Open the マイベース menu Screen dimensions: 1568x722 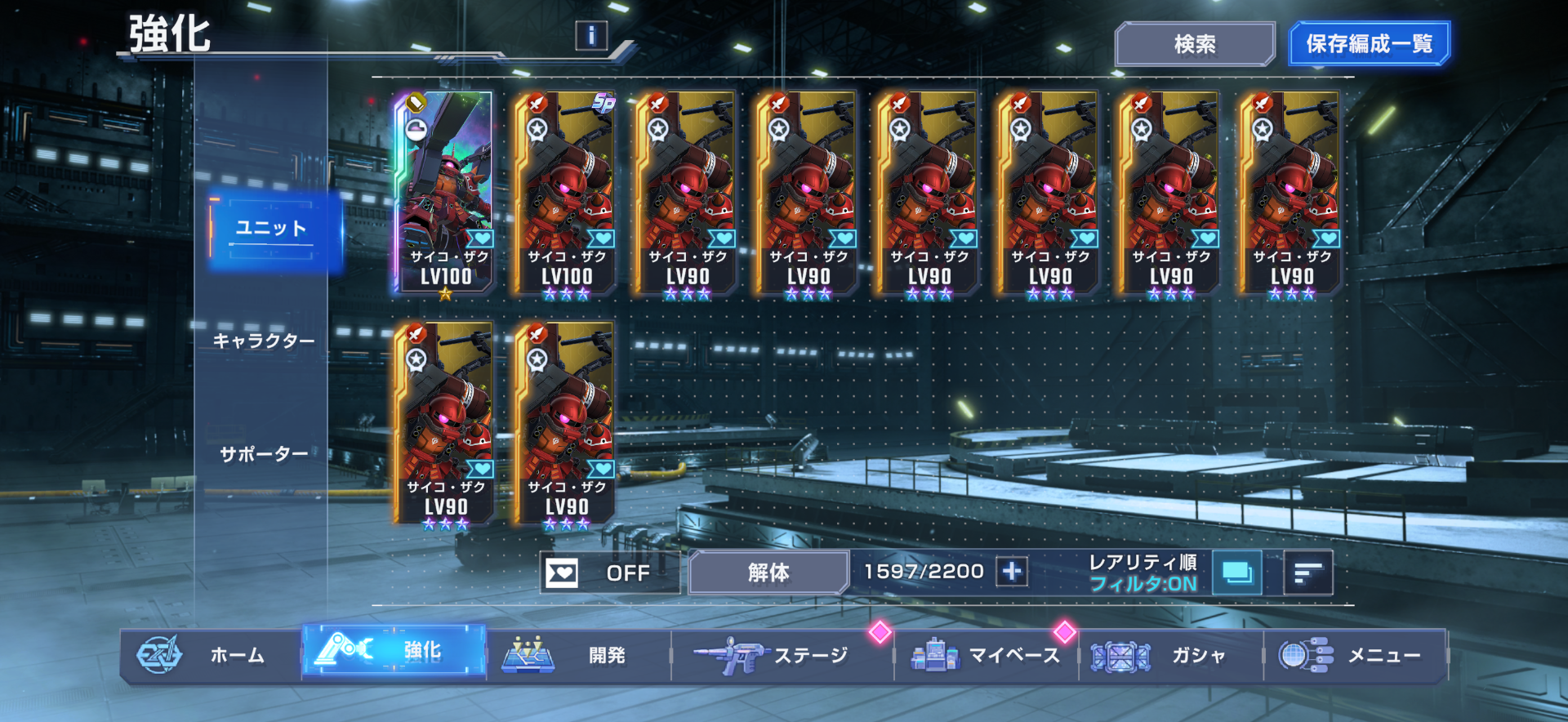coord(987,655)
